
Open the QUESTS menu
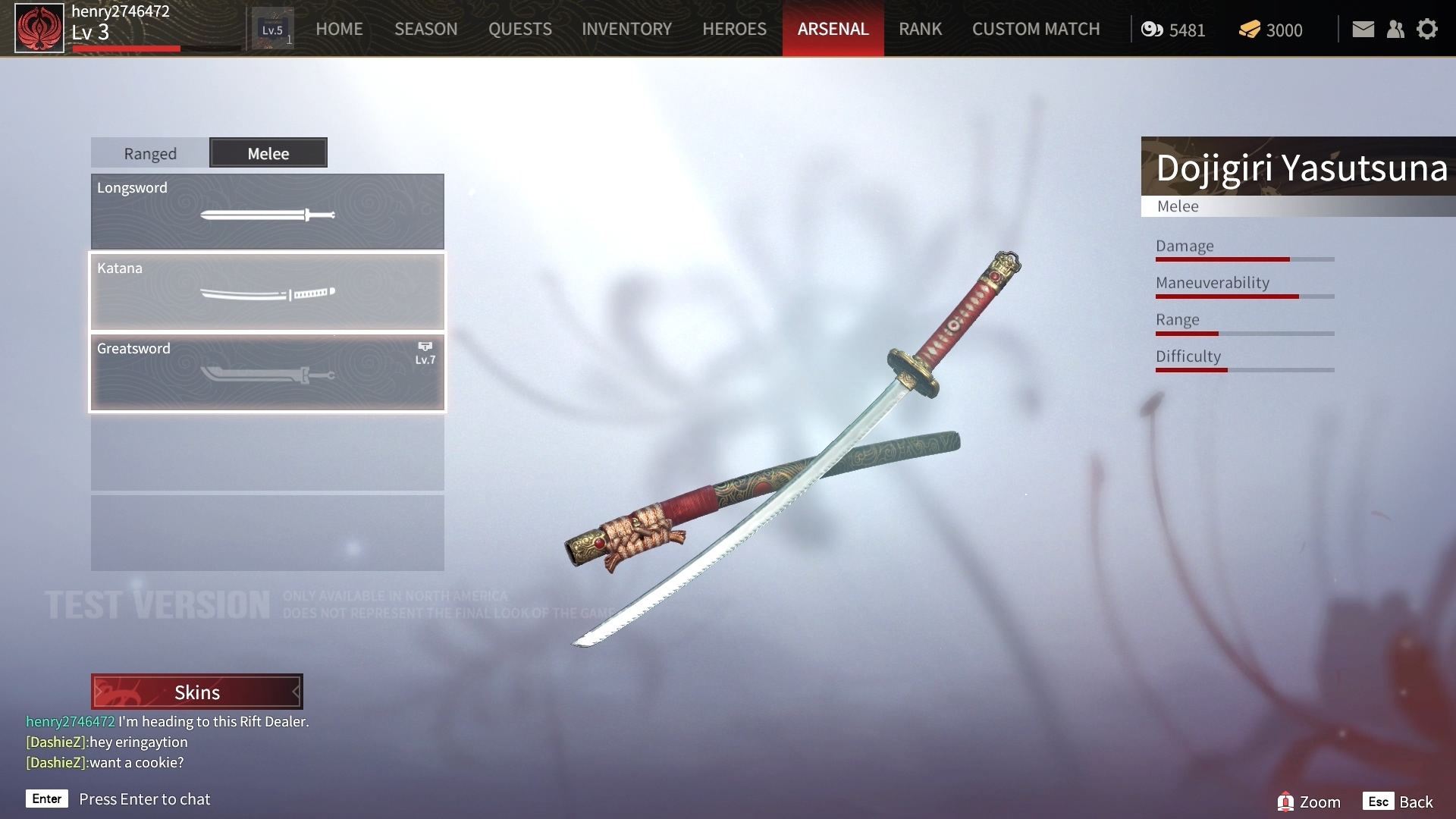tap(519, 29)
